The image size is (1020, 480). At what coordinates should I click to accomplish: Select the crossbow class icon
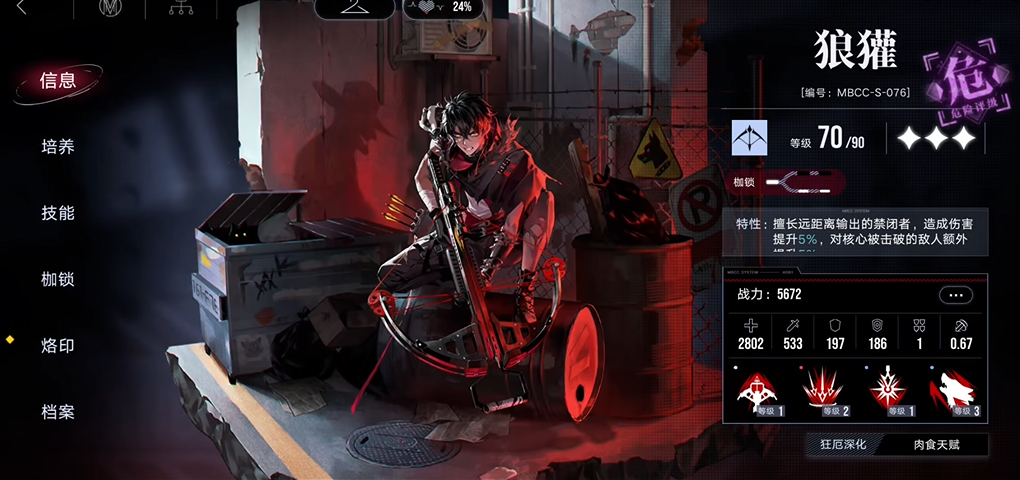coord(749,139)
